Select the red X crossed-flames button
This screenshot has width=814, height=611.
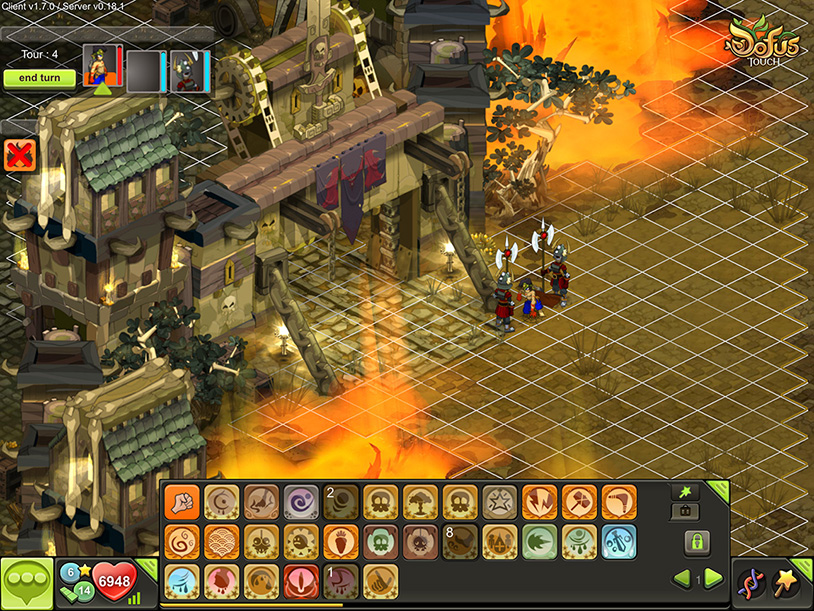tap(18, 154)
